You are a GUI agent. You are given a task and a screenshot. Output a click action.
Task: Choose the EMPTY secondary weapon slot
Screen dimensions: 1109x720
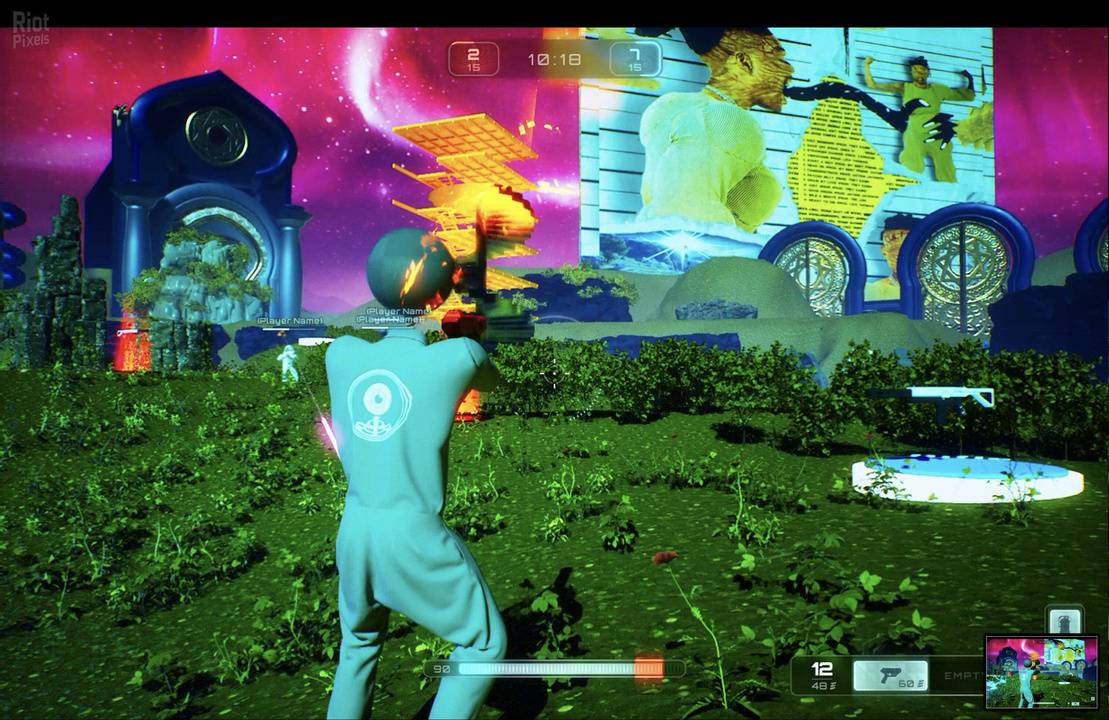click(962, 677)
